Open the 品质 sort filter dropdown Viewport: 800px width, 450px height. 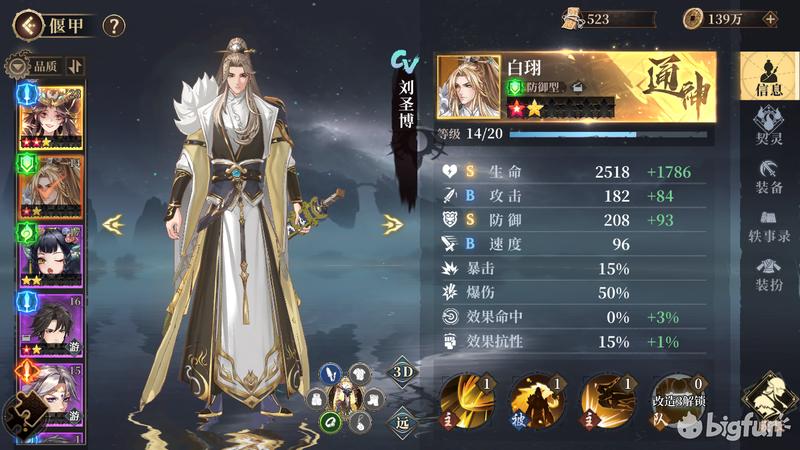coord(37,66)
